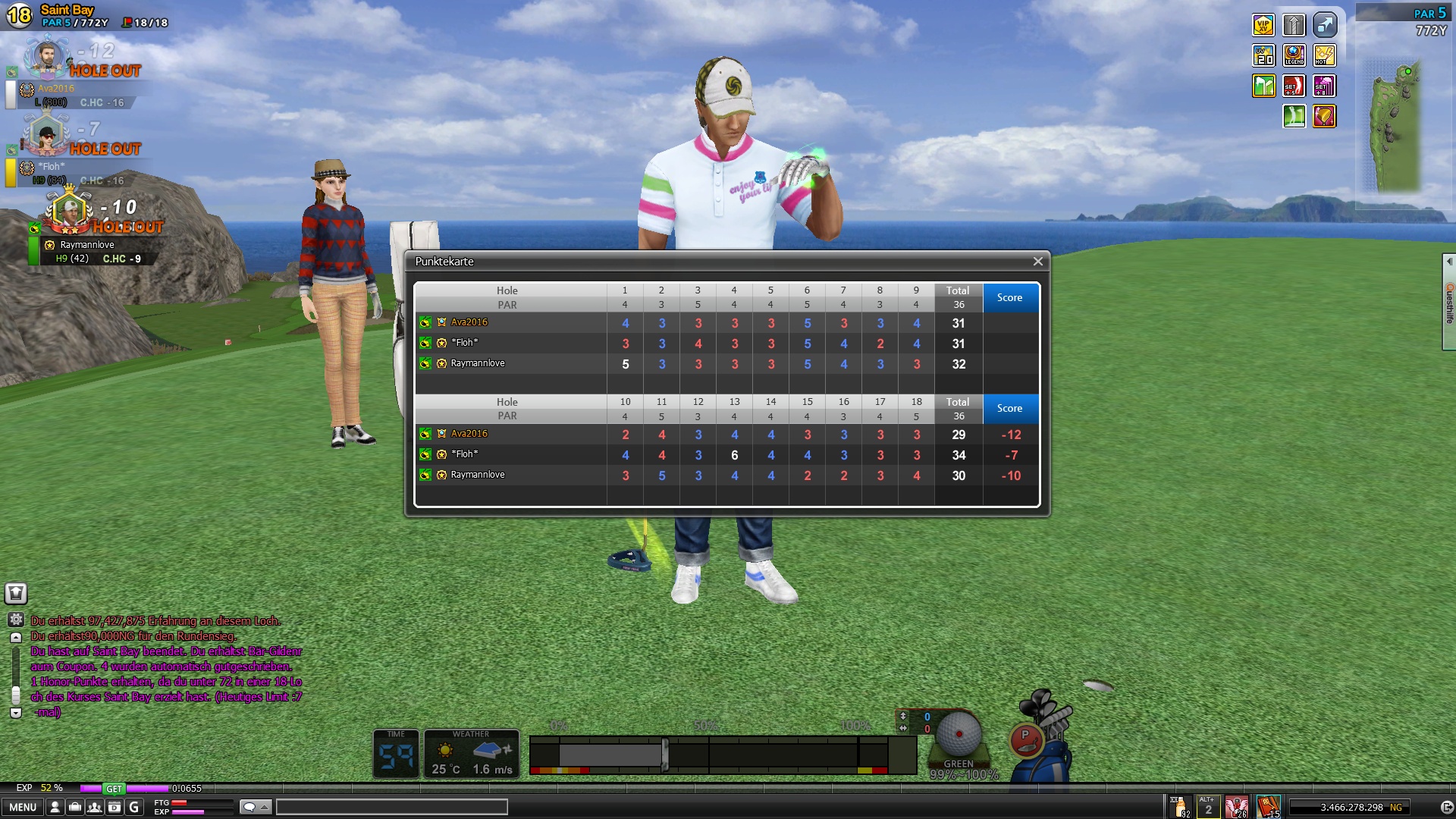Open the inventory bag icon
The height and width of the screenshot is (819, 1456).
point(75,808)
